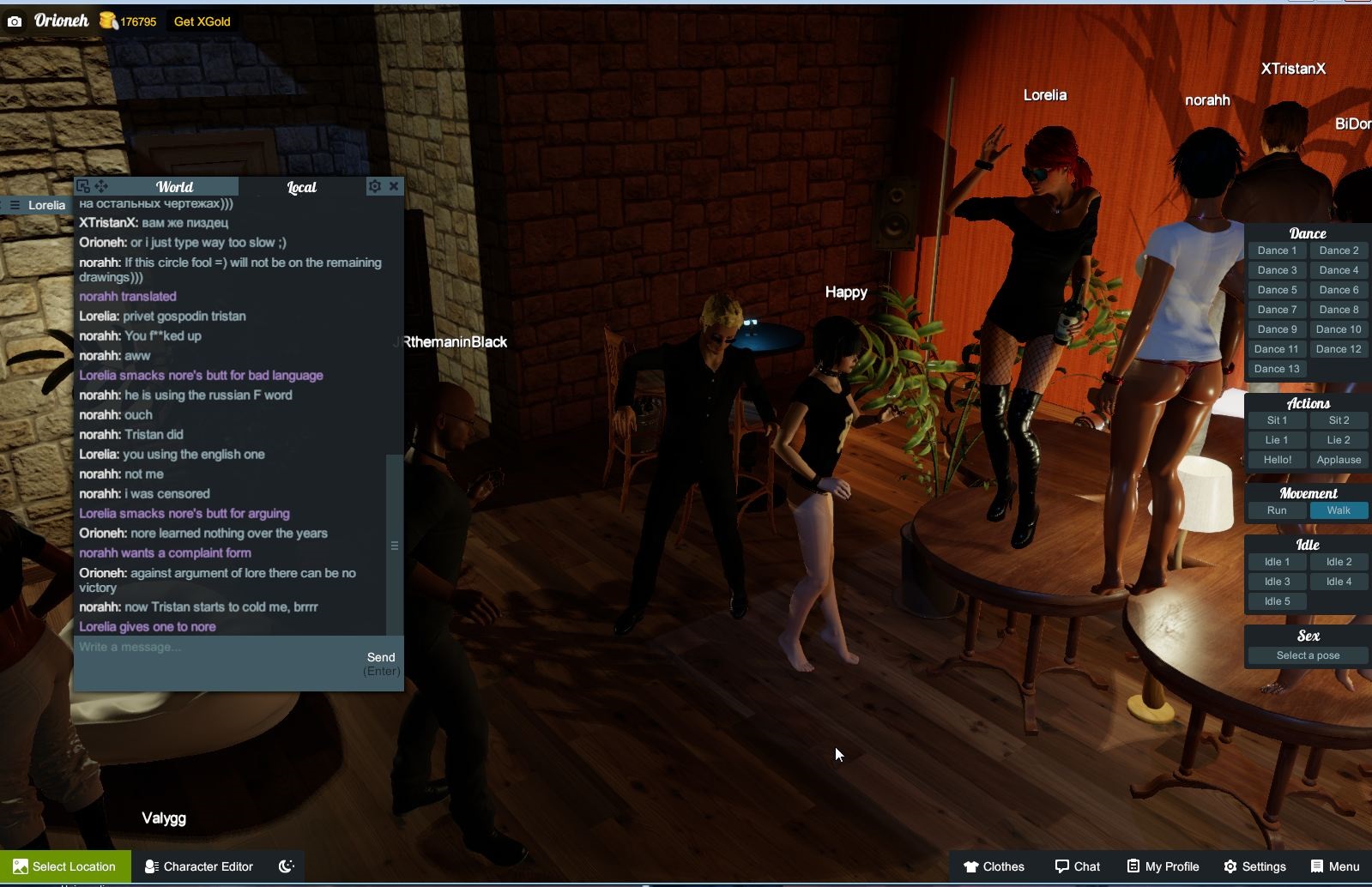
Task: Open the options list beside Lorelia's name
Action: [x=14, y=204]
